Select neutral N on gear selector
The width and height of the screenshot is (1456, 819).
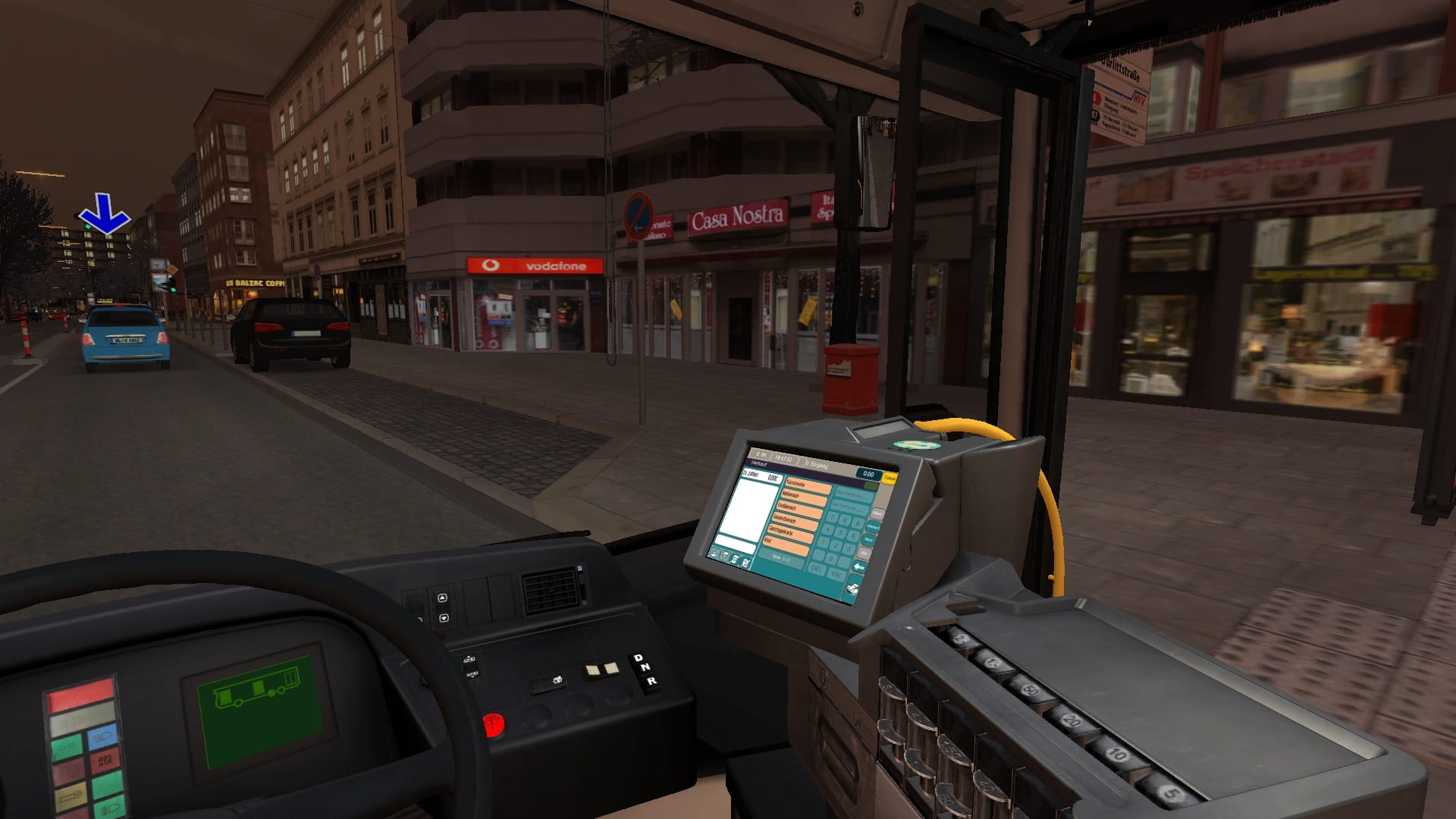coord(645,668)
